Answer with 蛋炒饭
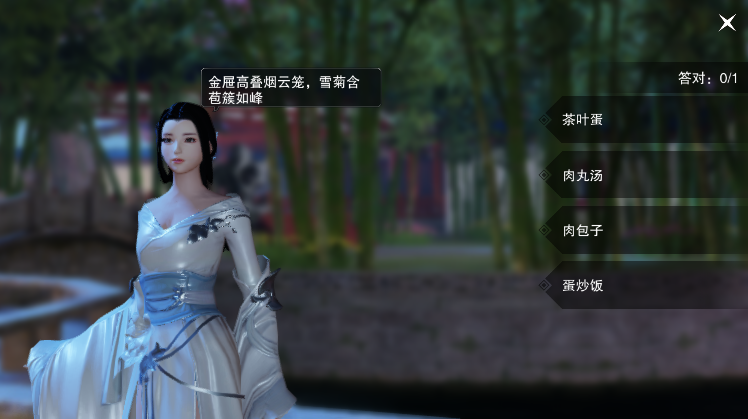748x419 pixels. coord(640,286)
